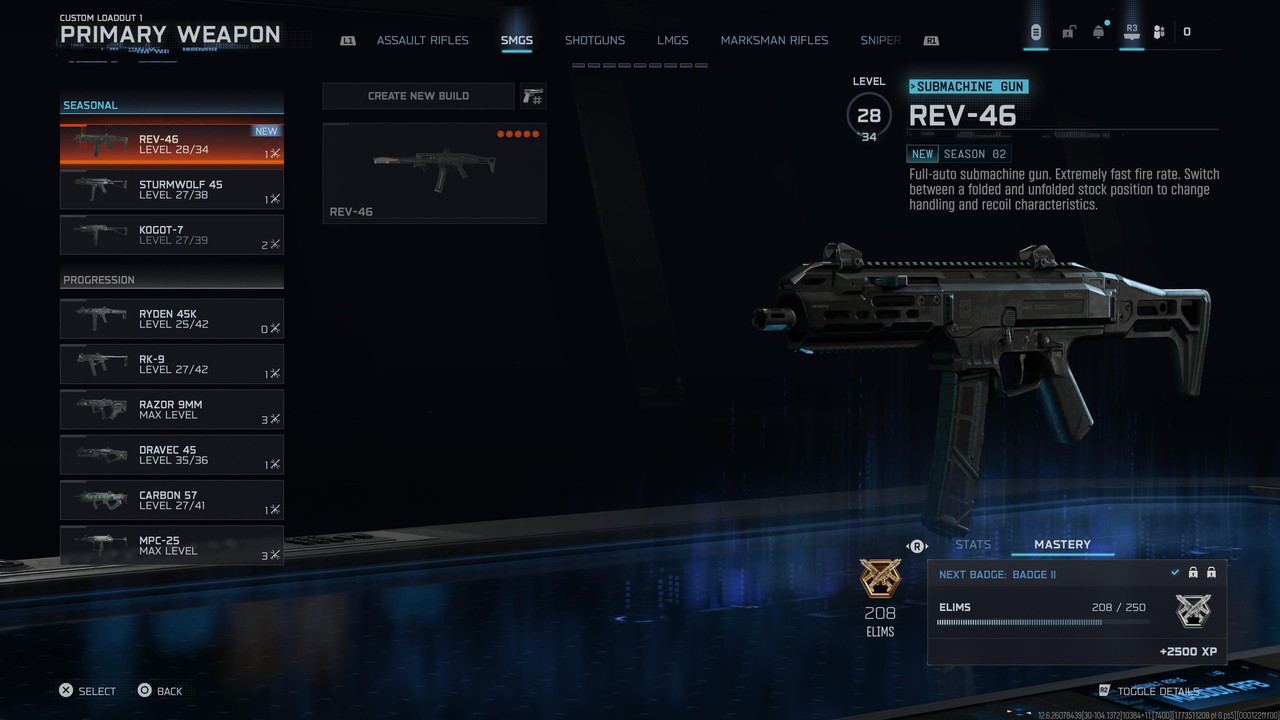The height and width of the screenshot is (720, 1280).
Task: Choose the REV-46 in the seasonal list
Action: [172, 144]
